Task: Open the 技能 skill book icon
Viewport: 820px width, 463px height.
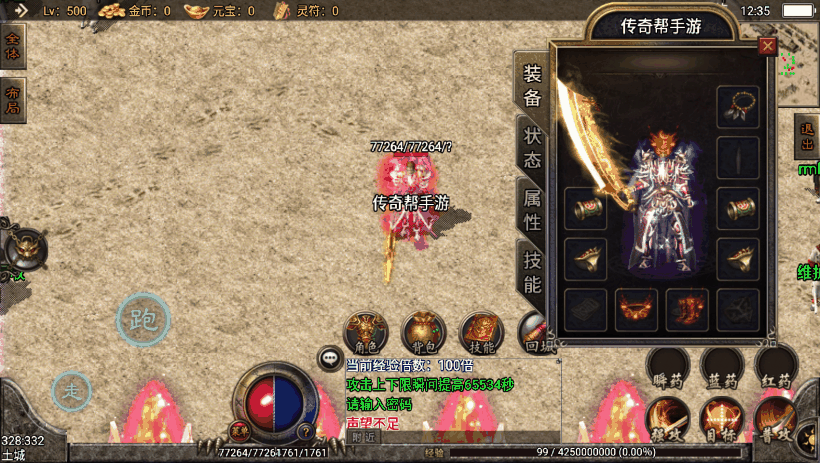Action: tap(482, 332)
